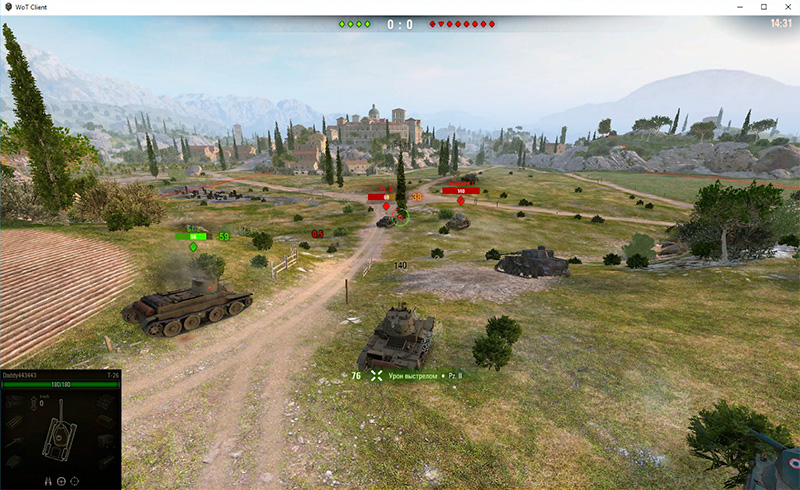Maximize the WoT Client window
The height and width of the screenshot is (490, 800).
click(x=764, y=7)
